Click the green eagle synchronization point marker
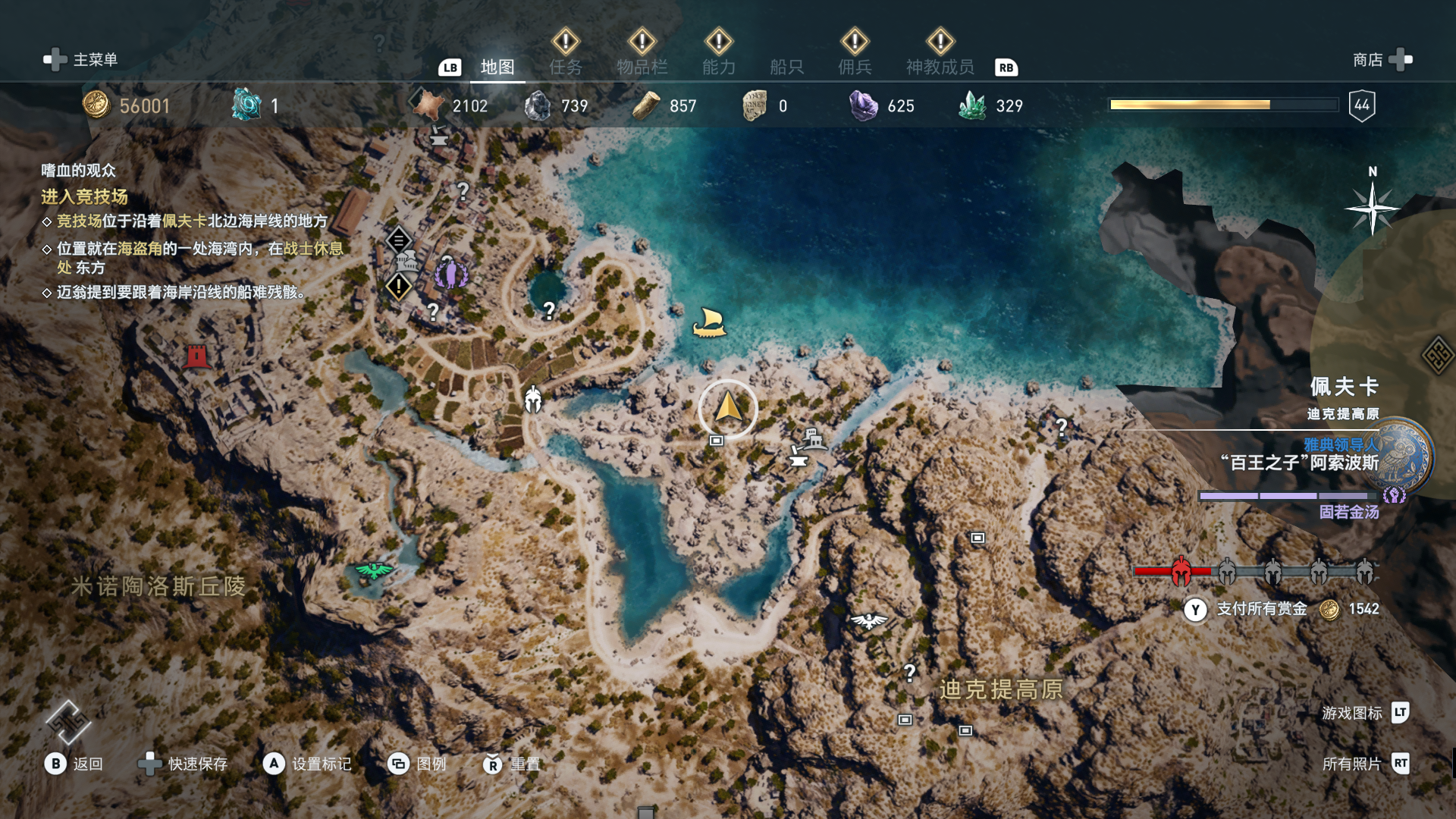 [x=374, y=570]
